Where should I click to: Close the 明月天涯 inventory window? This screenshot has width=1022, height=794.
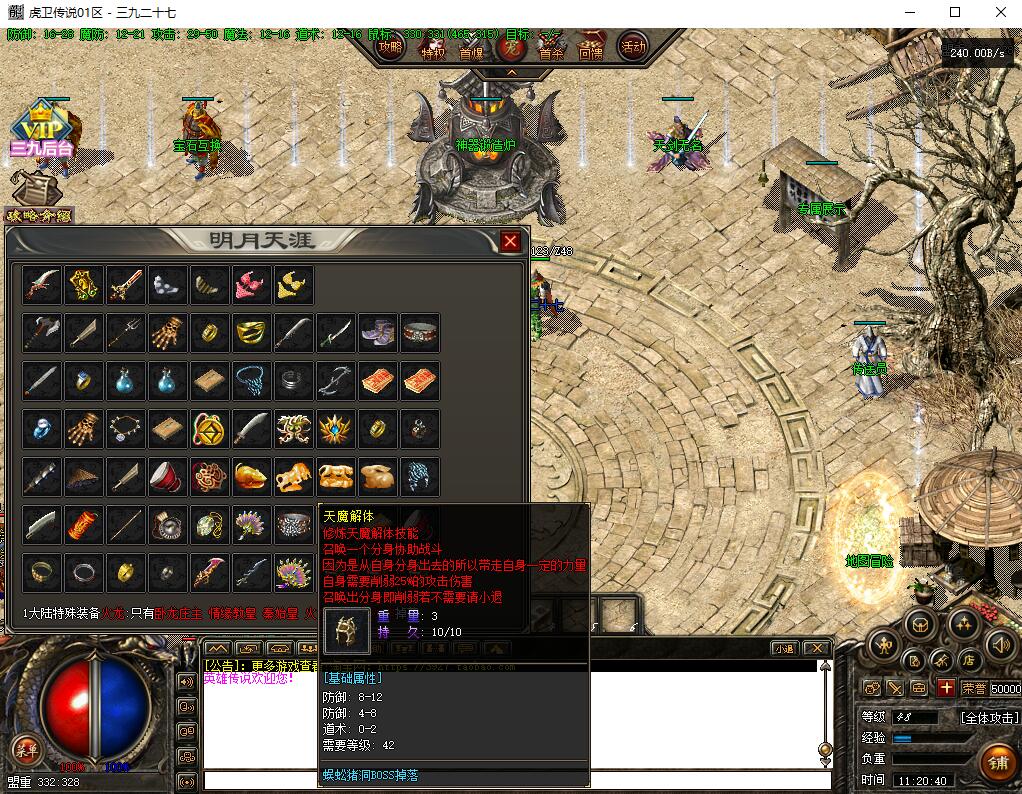[x=510, y=241]
